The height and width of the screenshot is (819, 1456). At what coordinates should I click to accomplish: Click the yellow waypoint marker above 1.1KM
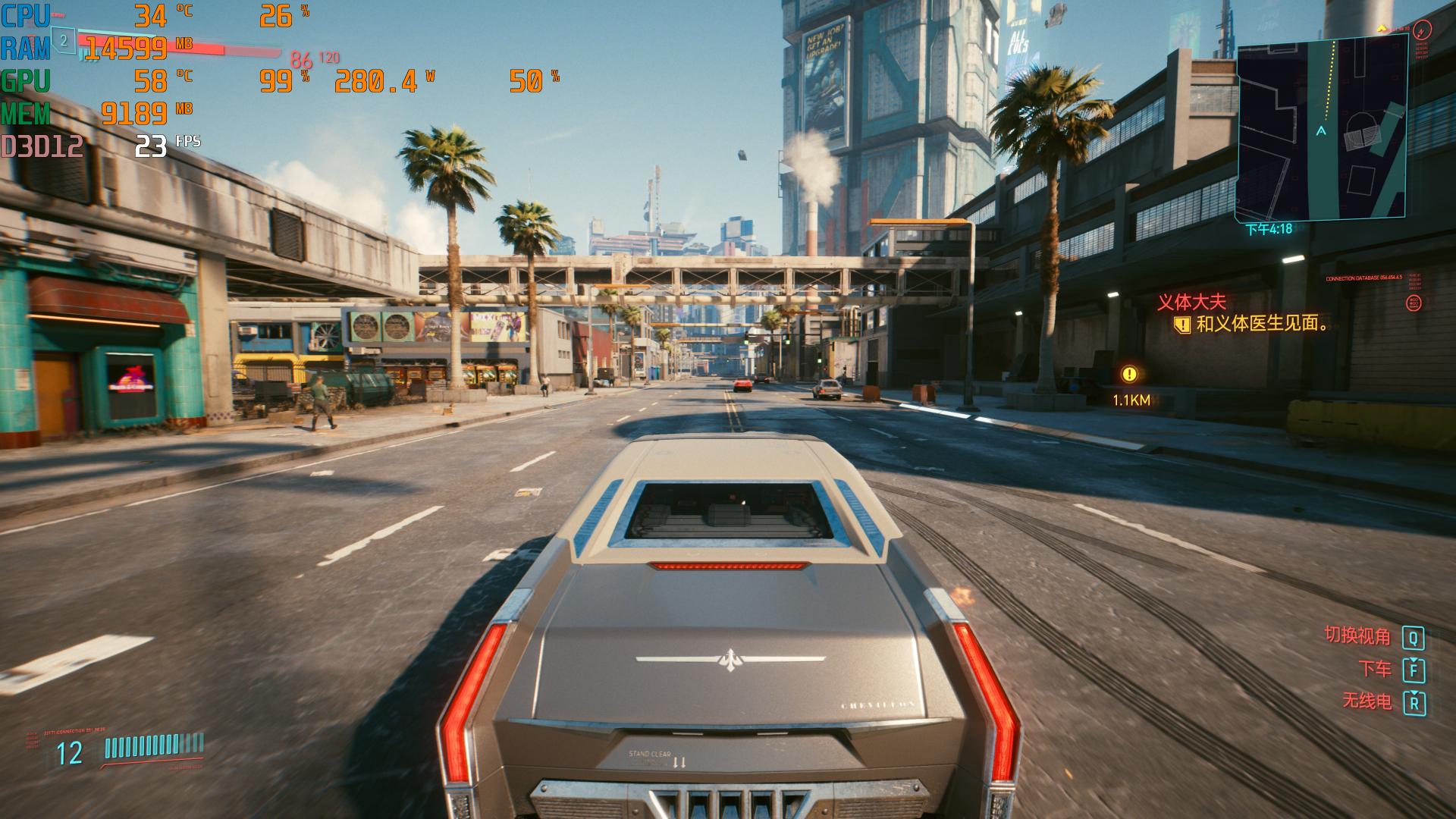(1130, 374)
